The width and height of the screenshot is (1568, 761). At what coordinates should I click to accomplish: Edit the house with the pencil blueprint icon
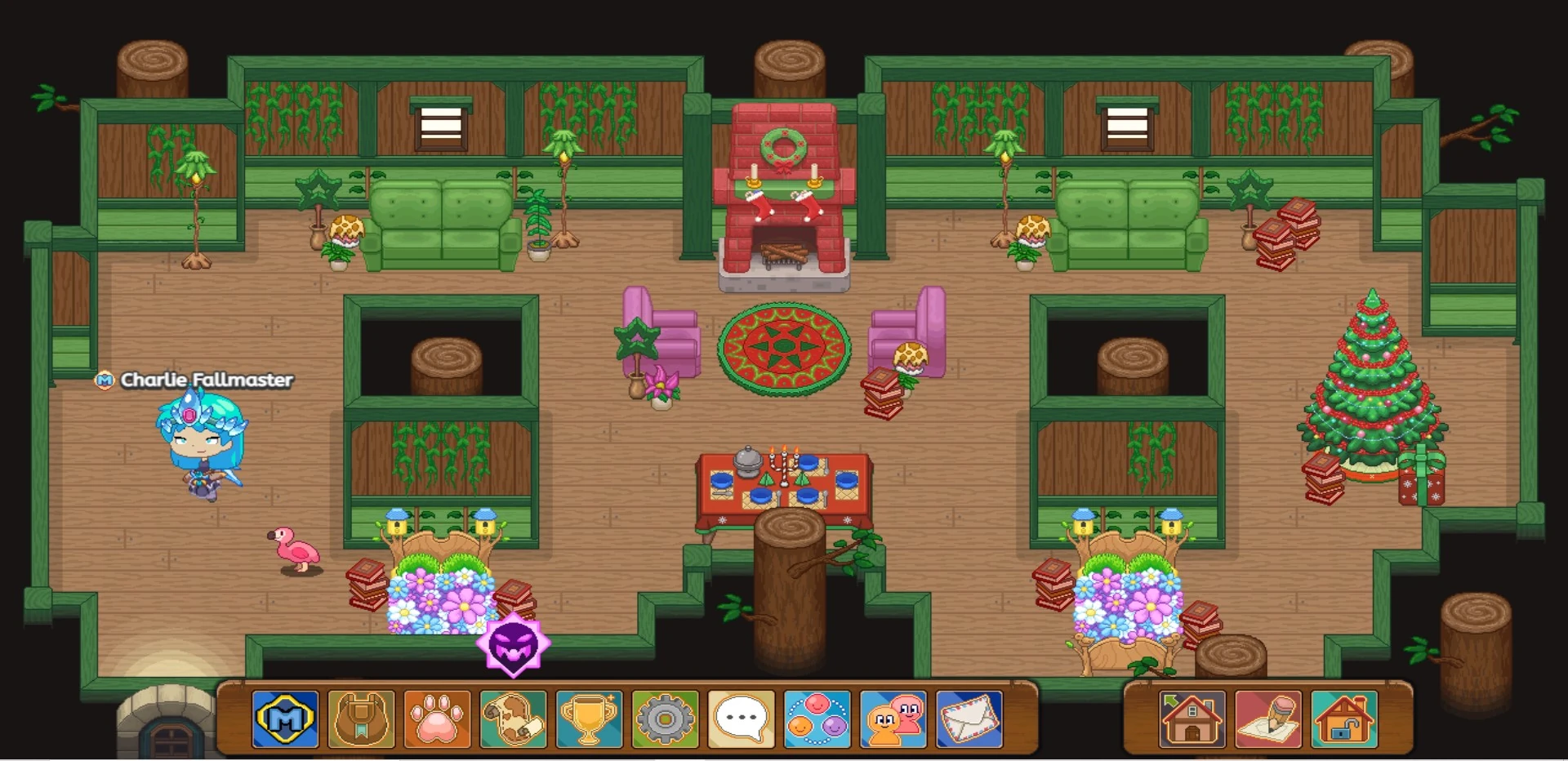pos(1267,720)
